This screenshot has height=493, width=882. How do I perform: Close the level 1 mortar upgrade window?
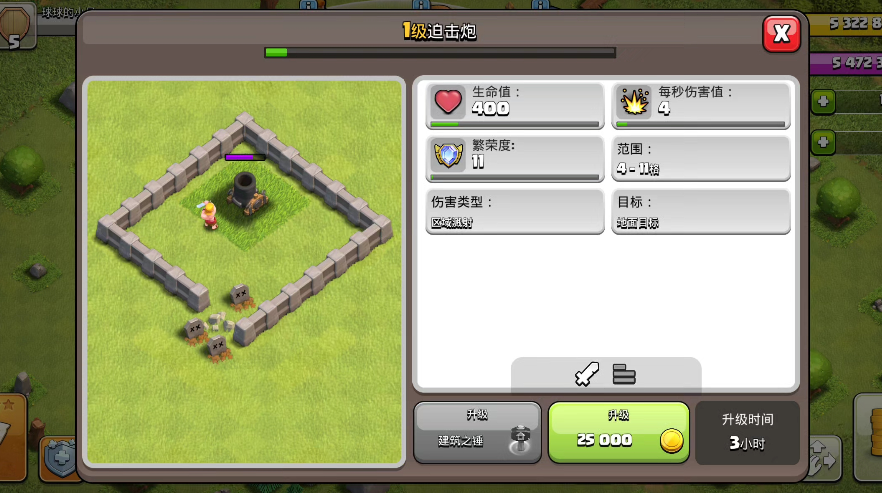pos(781,35)
